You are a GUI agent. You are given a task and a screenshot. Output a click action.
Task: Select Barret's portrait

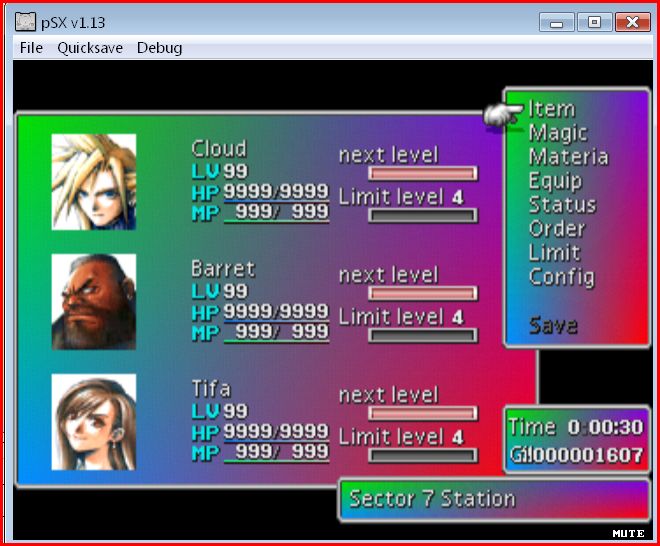pyautogui.click(x=94, y=301)
